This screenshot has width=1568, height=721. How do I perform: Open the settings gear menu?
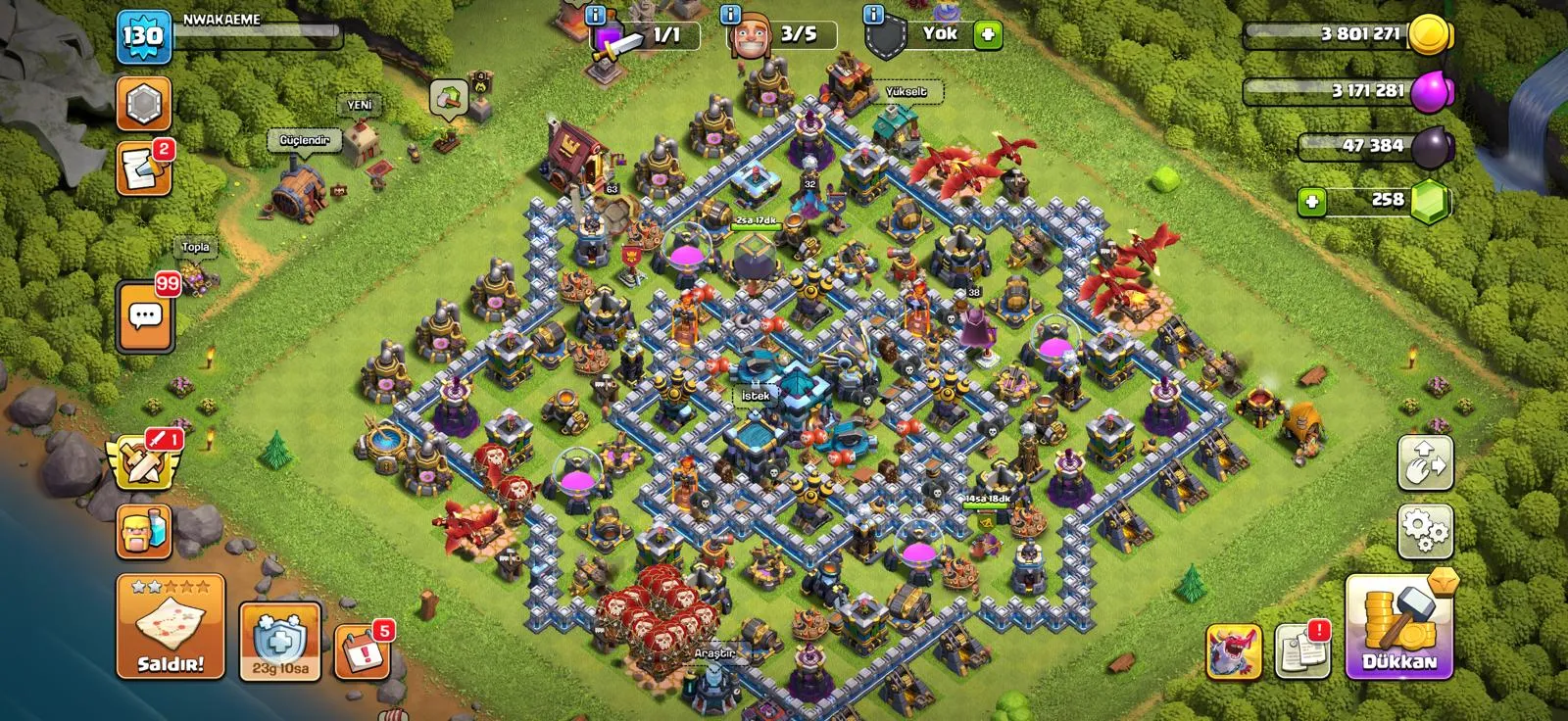point(1425,531)
